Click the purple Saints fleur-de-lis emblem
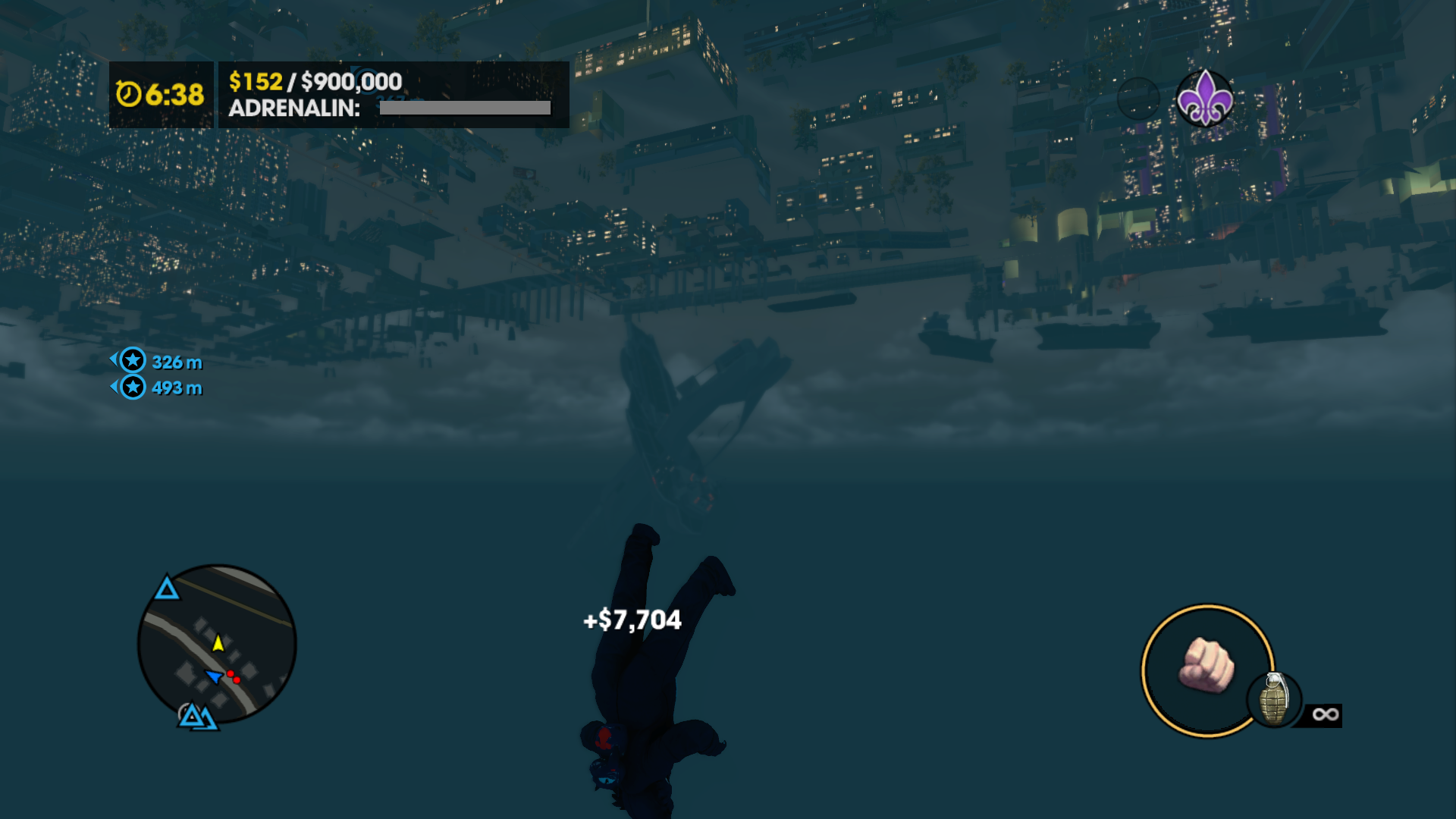This screenshot has width=1456, height=819. 1204,99
